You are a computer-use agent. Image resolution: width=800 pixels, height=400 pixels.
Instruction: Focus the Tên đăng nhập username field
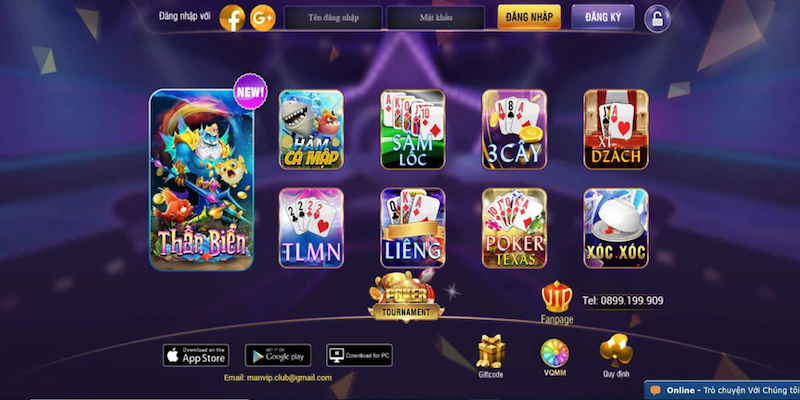(x=333, y=18)
